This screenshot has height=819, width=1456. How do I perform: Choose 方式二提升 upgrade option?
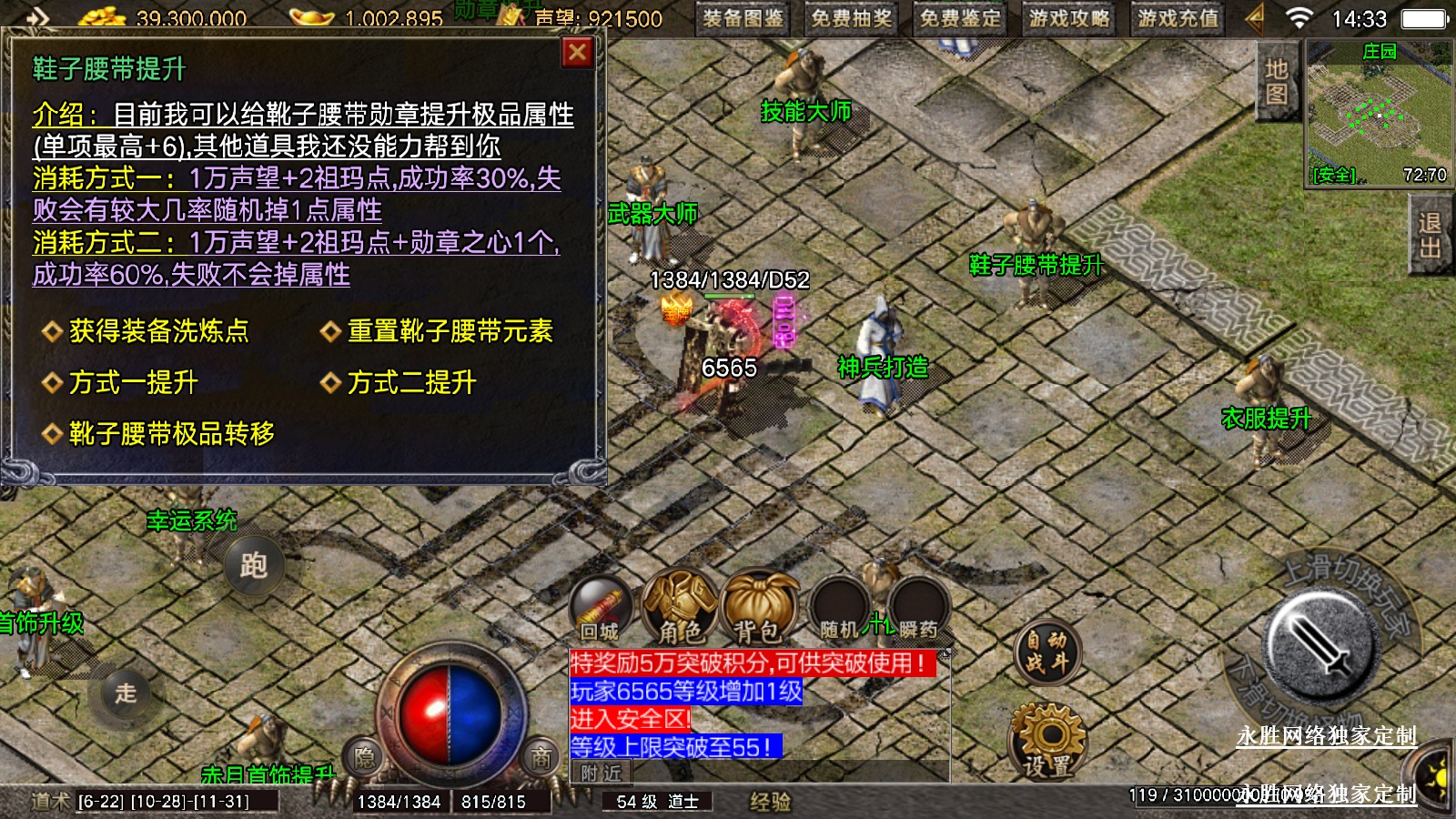tap(411, 382)
